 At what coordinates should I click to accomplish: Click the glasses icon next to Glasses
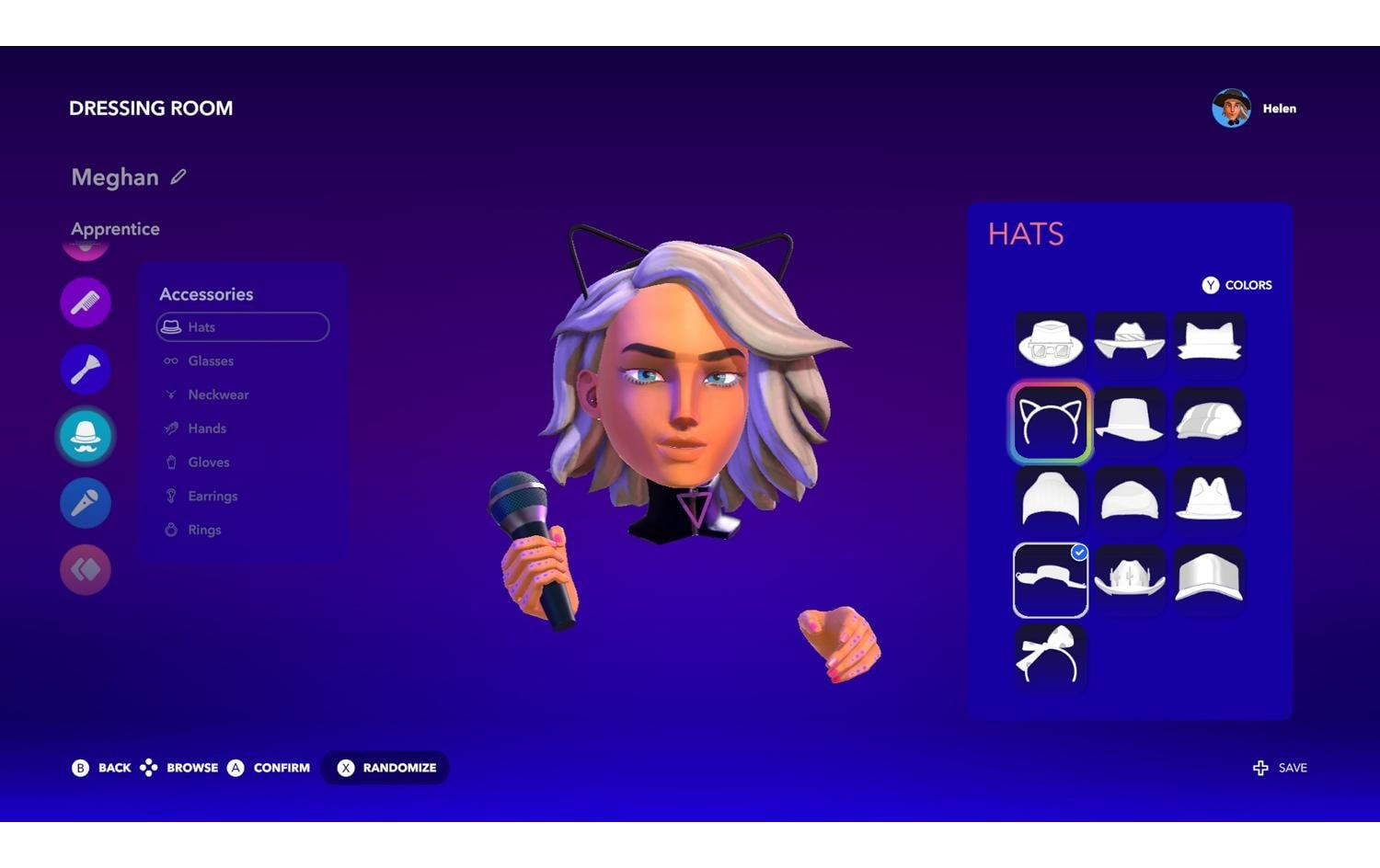click(171, 360)
